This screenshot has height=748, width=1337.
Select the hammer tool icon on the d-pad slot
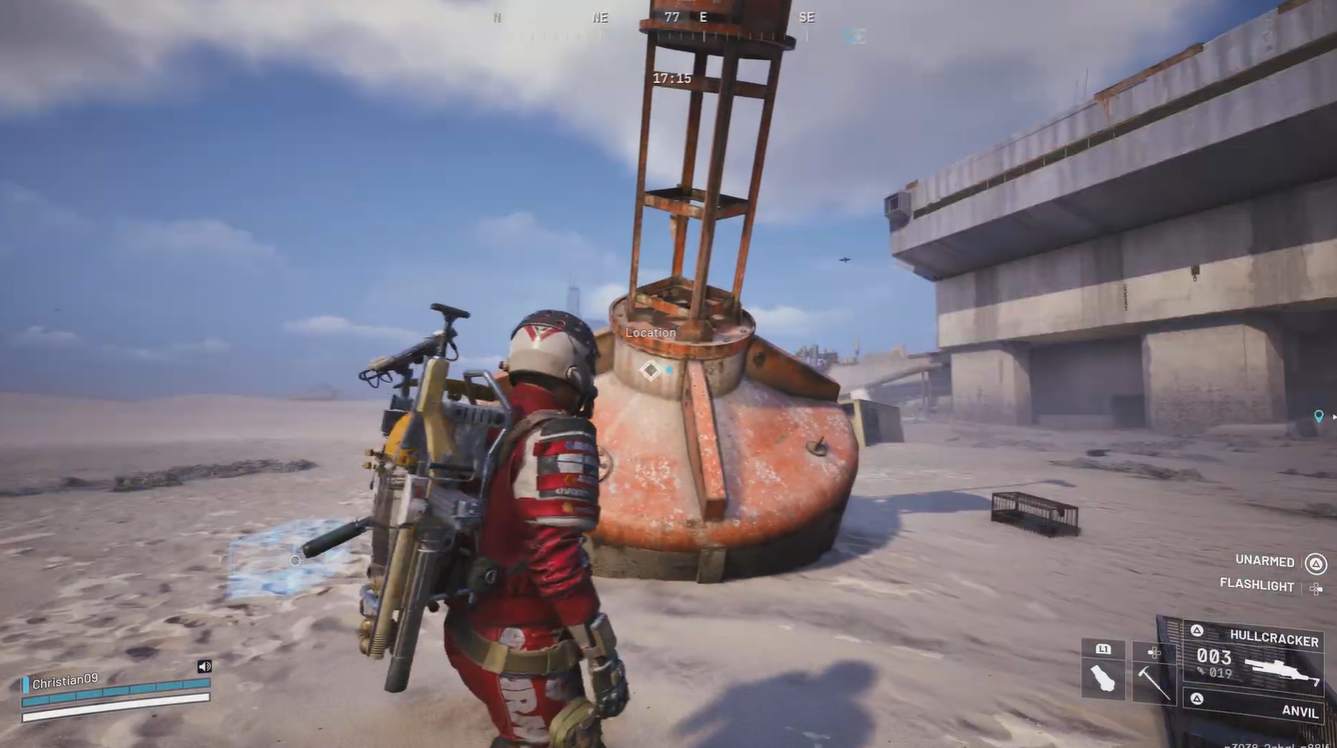[x=1153, y=681]
